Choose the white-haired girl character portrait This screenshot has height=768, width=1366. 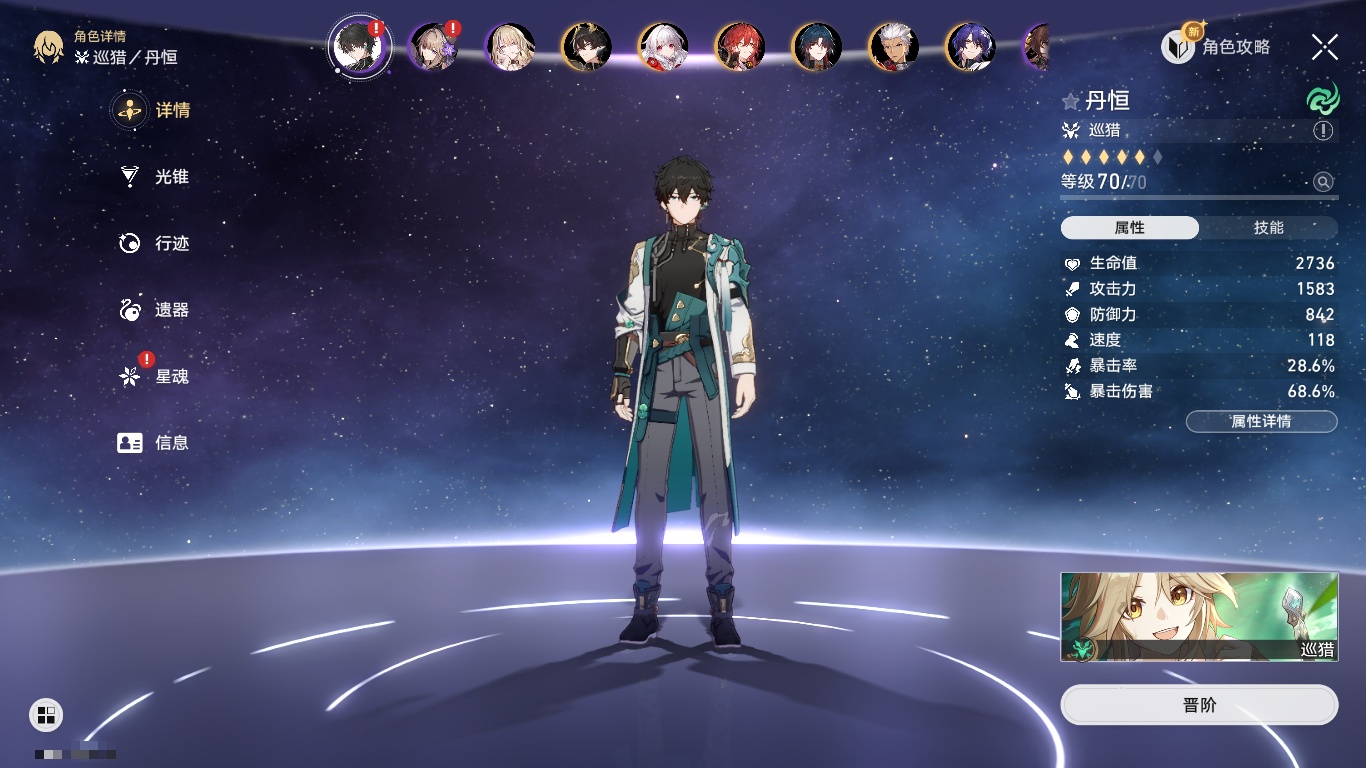point(663,47)
